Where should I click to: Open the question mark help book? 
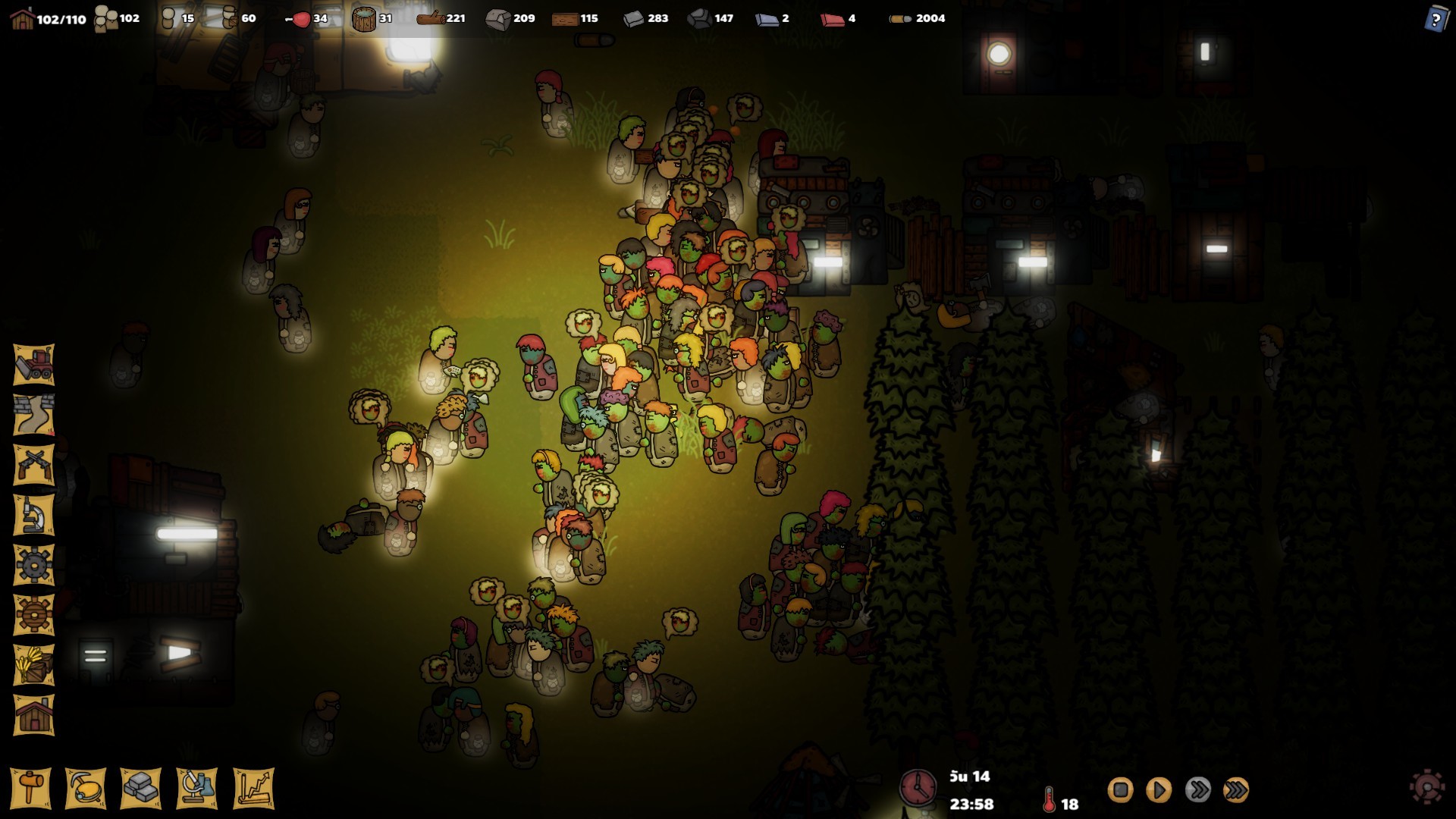pos(1436,18)
